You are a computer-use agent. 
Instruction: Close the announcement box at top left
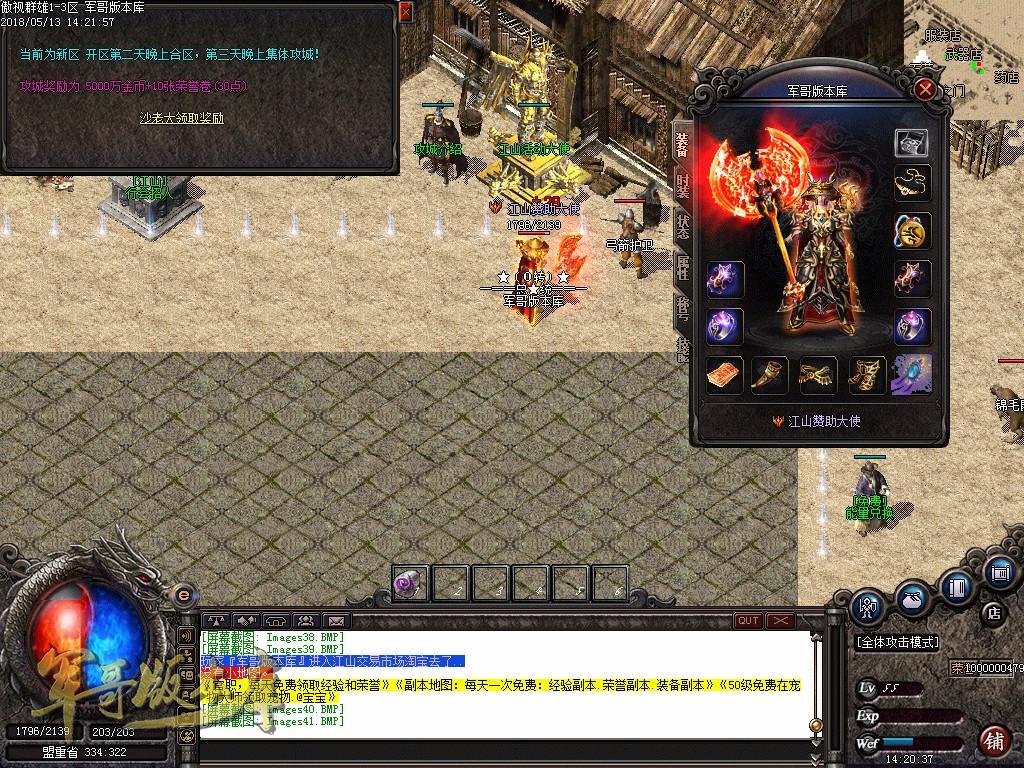[405, 12]
